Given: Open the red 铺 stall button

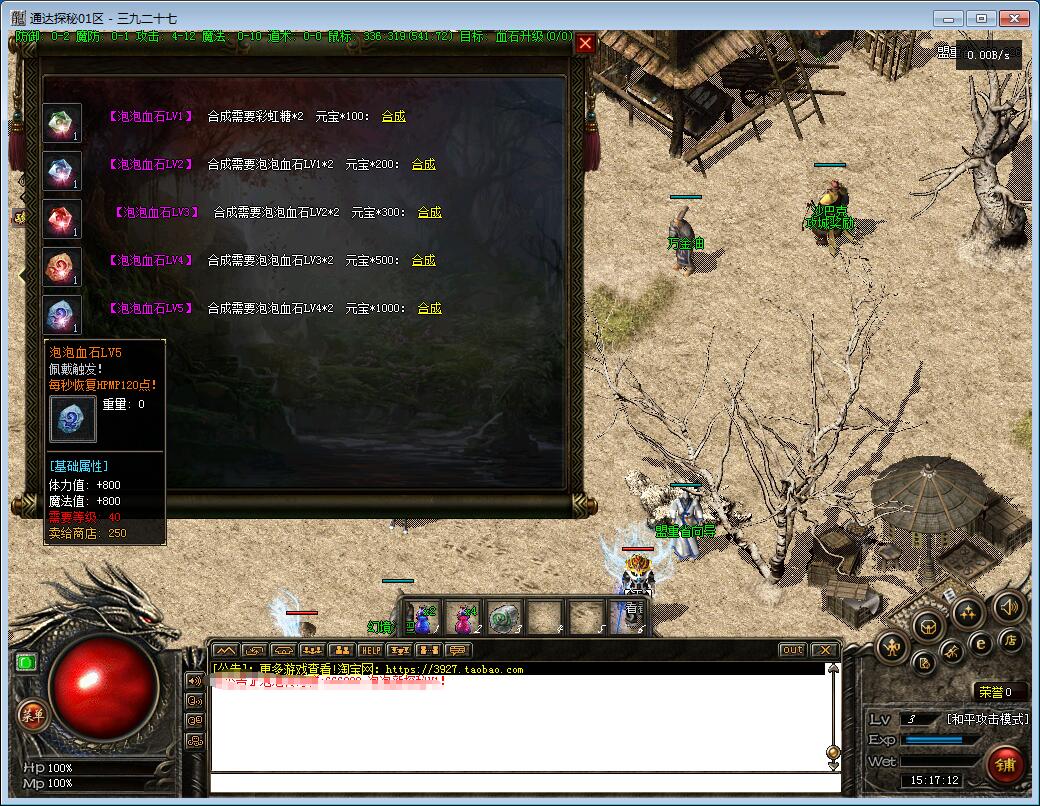Looking at the screenshot, I should pos(1004,765).
